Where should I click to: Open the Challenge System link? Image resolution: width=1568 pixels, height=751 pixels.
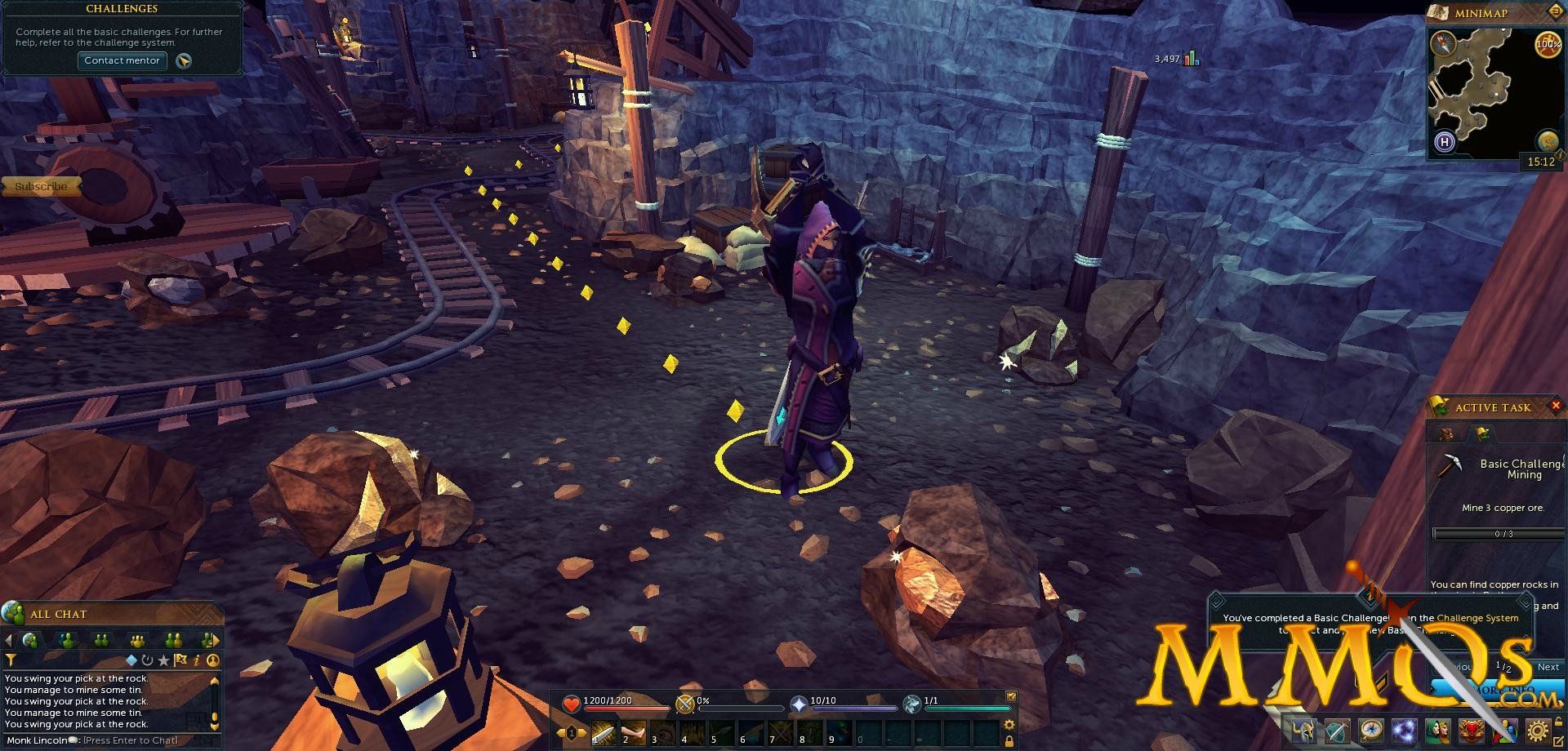coord(1477,618)
